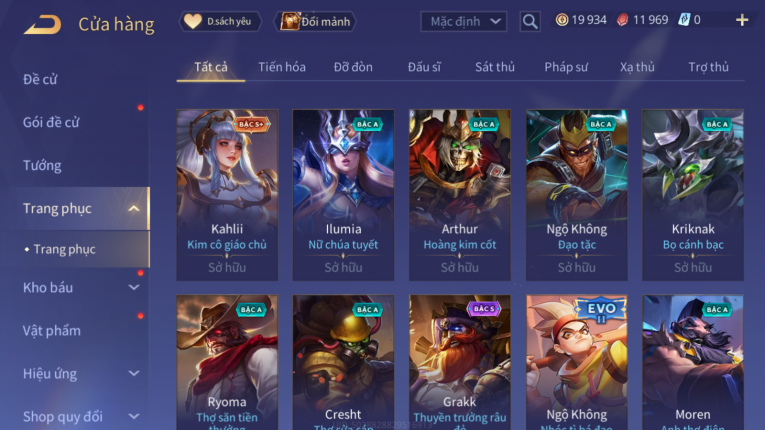This screenshot has height=430, width=765.
Task: Choose the Trợ thủ tab
Action: 709,67
